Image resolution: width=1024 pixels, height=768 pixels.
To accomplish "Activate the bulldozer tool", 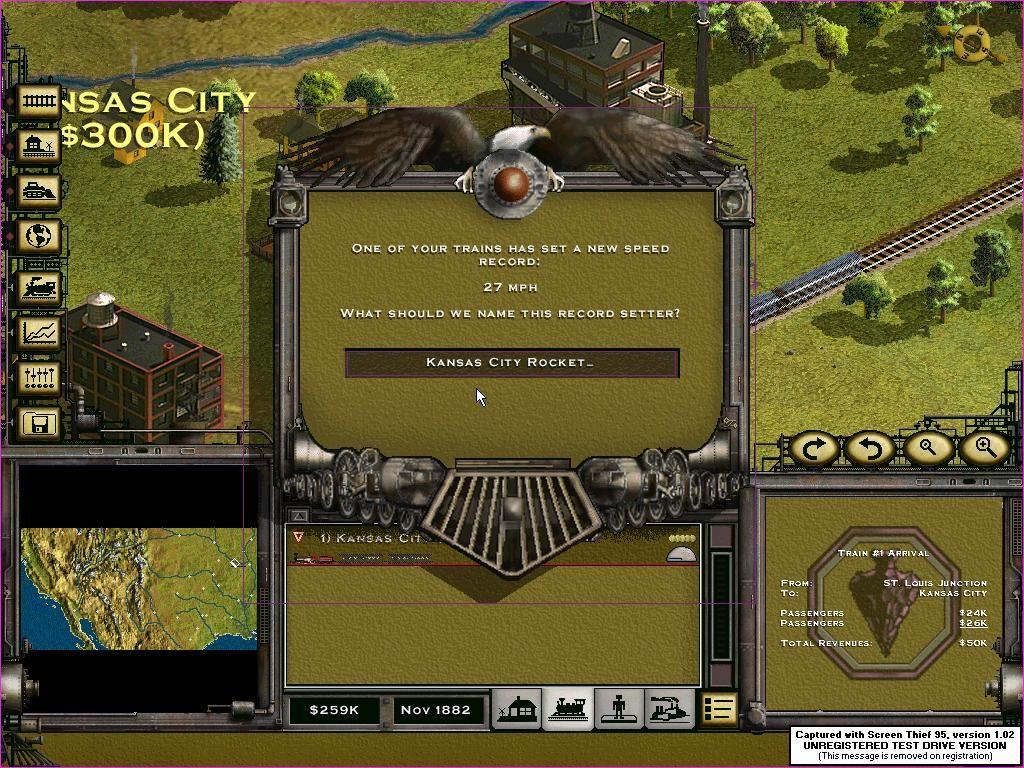I will coord(40,192).
